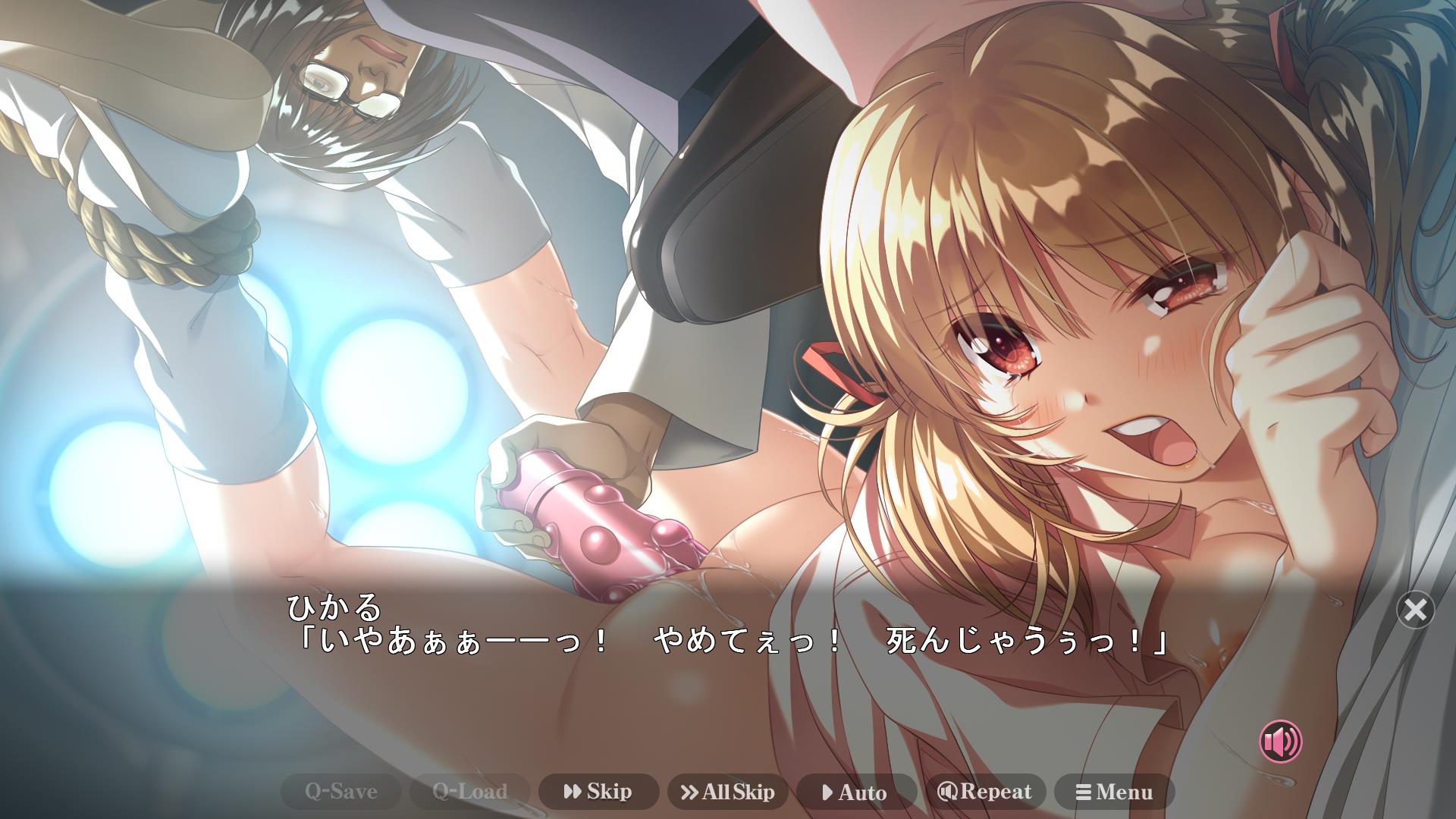The image size is (1456, 819).
Task: Choose the AllSkip button
Action: [x=727, y=792]
